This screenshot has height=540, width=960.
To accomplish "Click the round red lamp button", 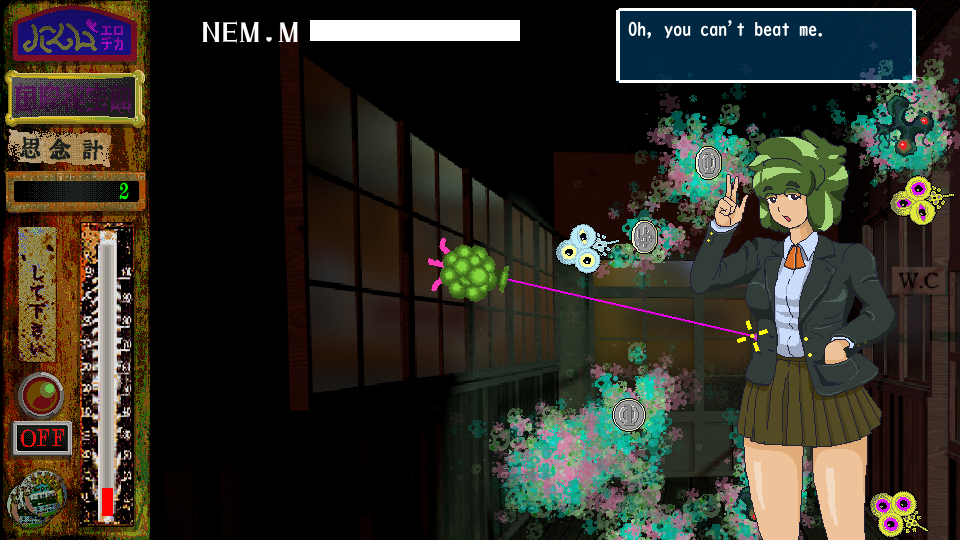I will pos(41,395).
